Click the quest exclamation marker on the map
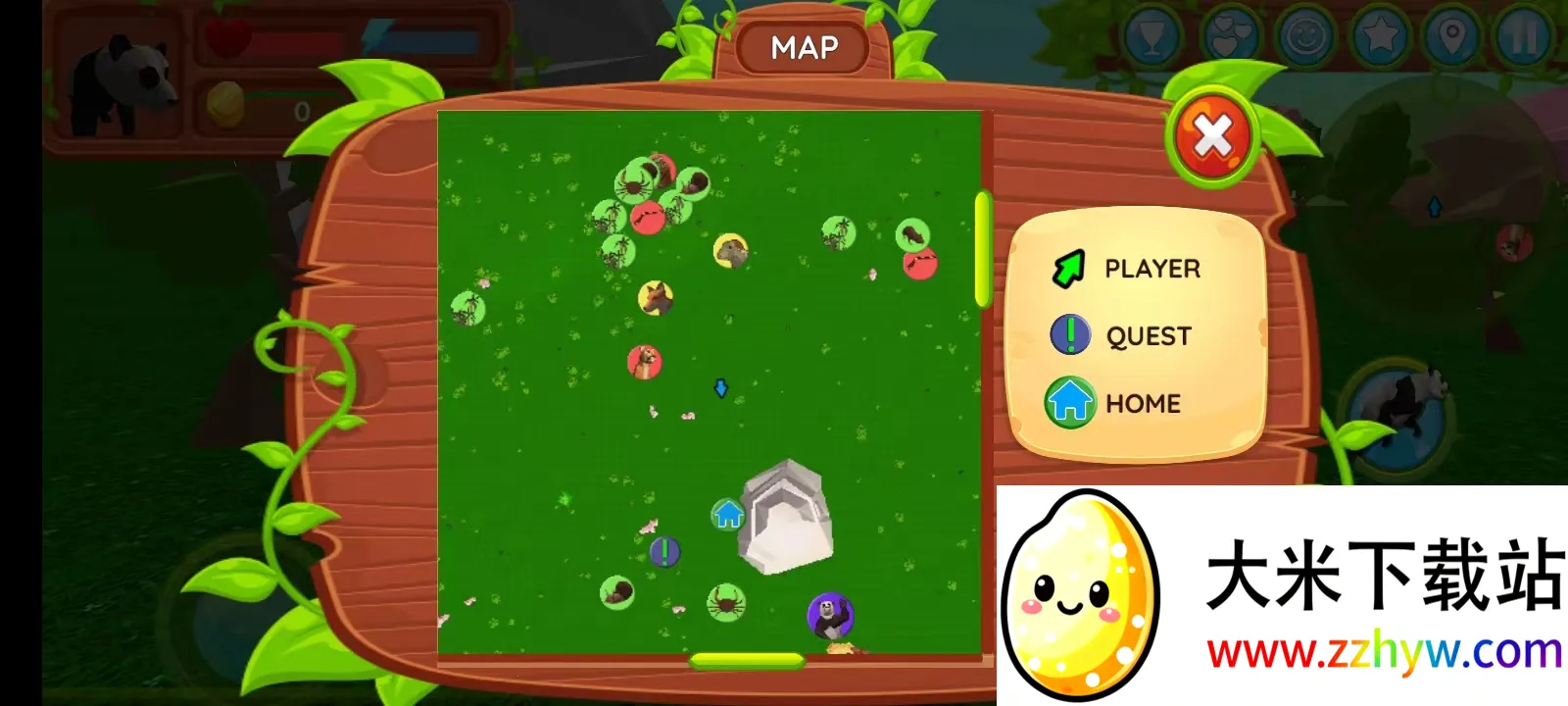This screenshot has height=706, width=1568. (x=664, y=551)
